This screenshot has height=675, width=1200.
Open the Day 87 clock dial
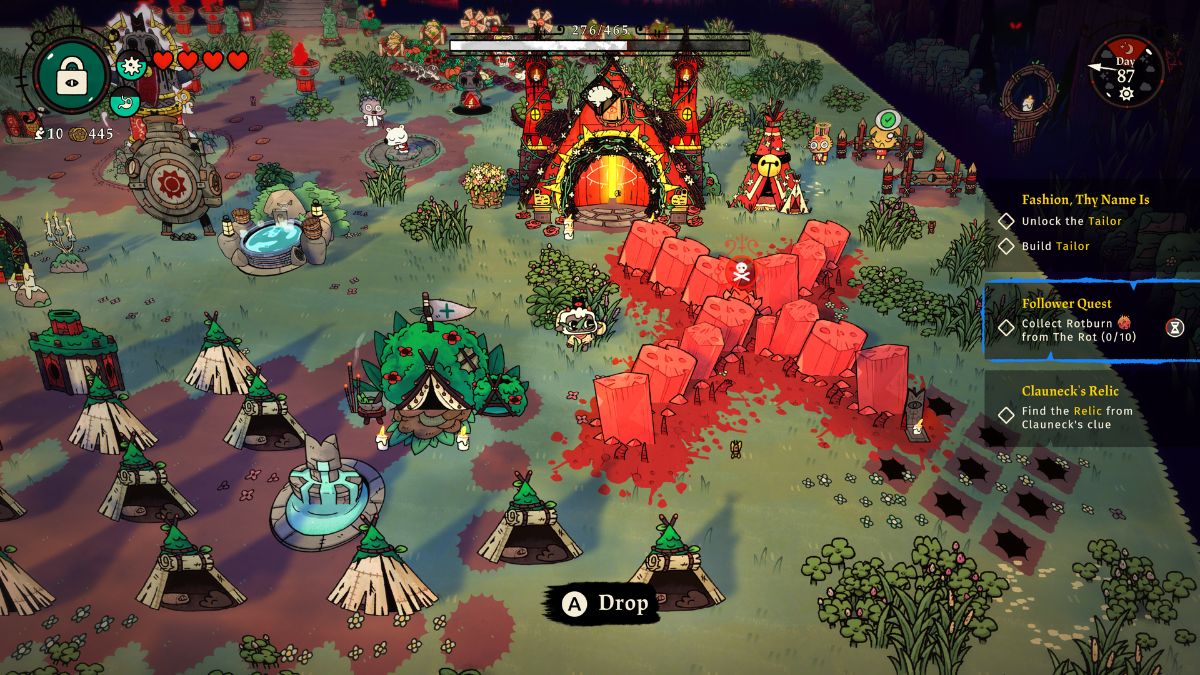[1126, 71]
